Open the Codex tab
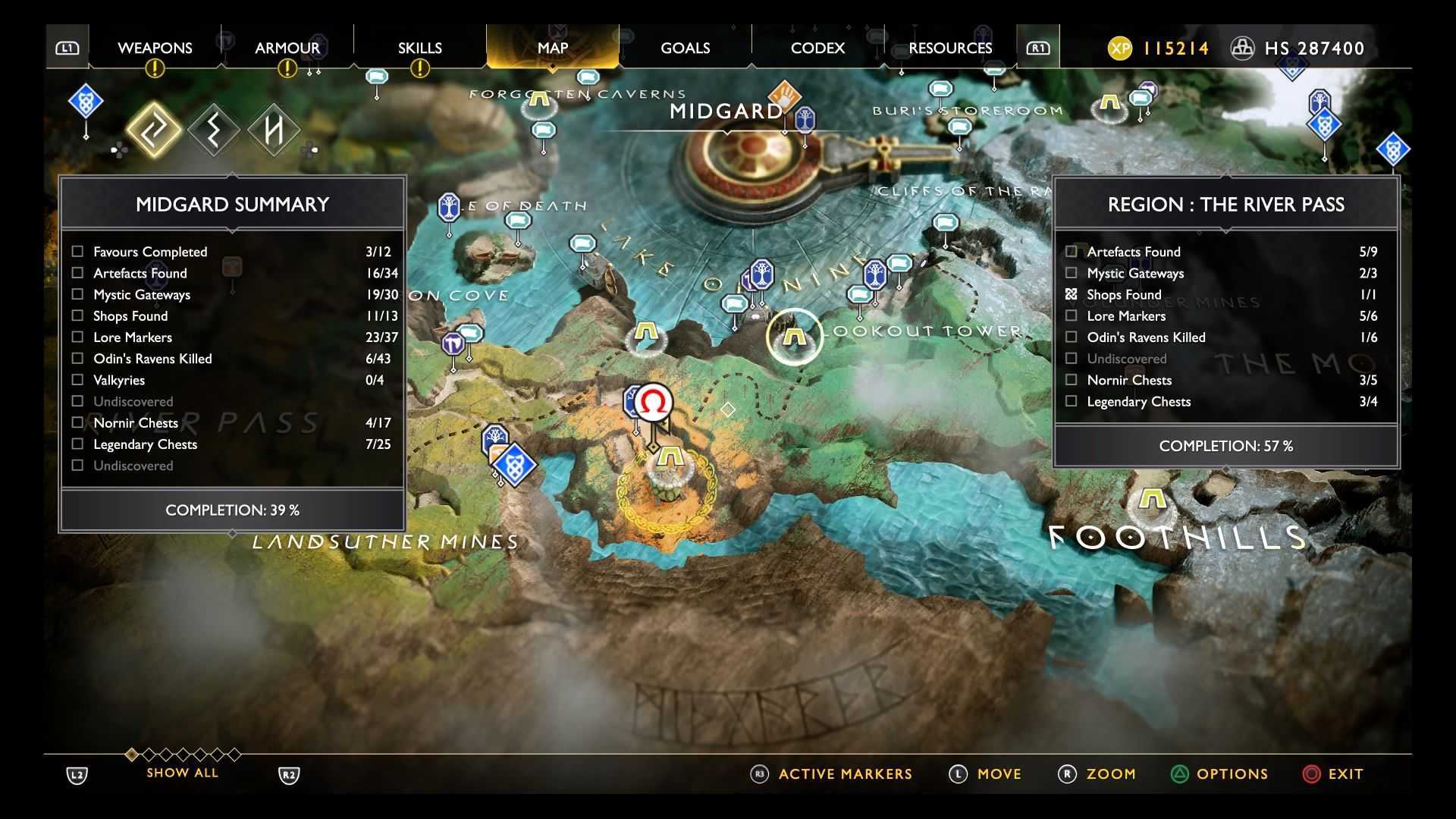 click(817, 48)
